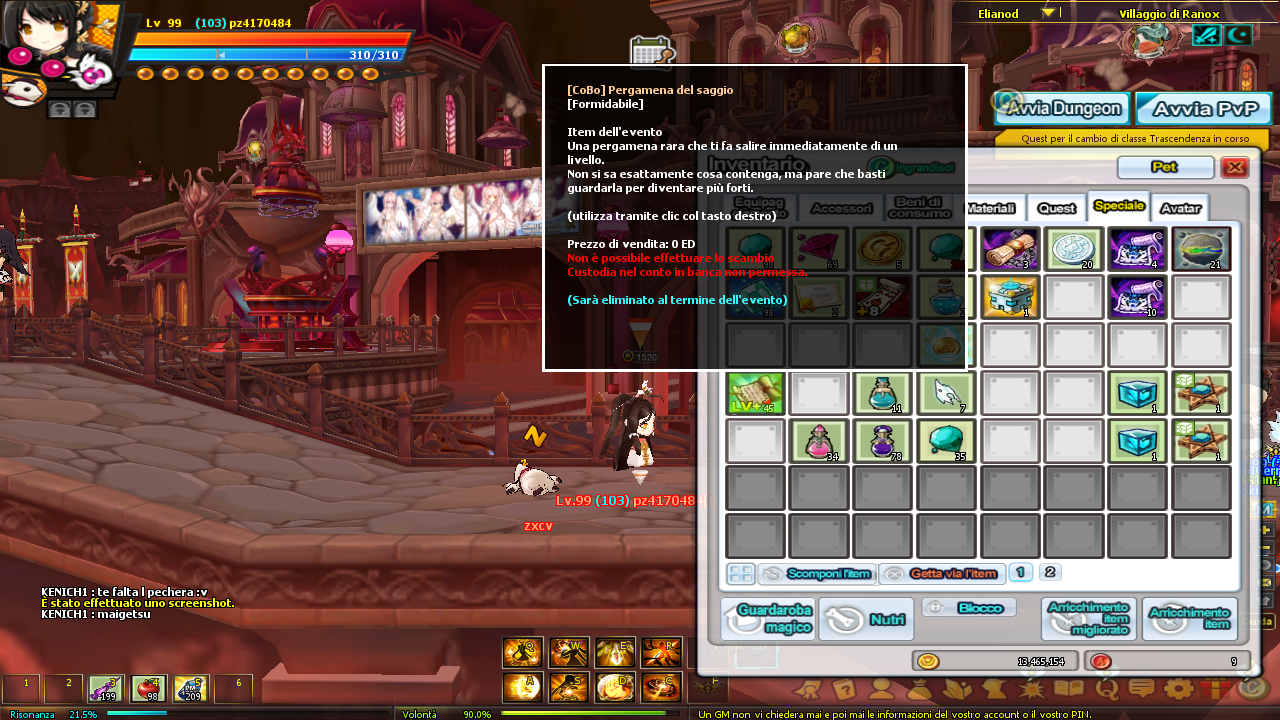1280x720 pixels.
Task: Open the Guardaroba magico
Action: tap(767, 619)
